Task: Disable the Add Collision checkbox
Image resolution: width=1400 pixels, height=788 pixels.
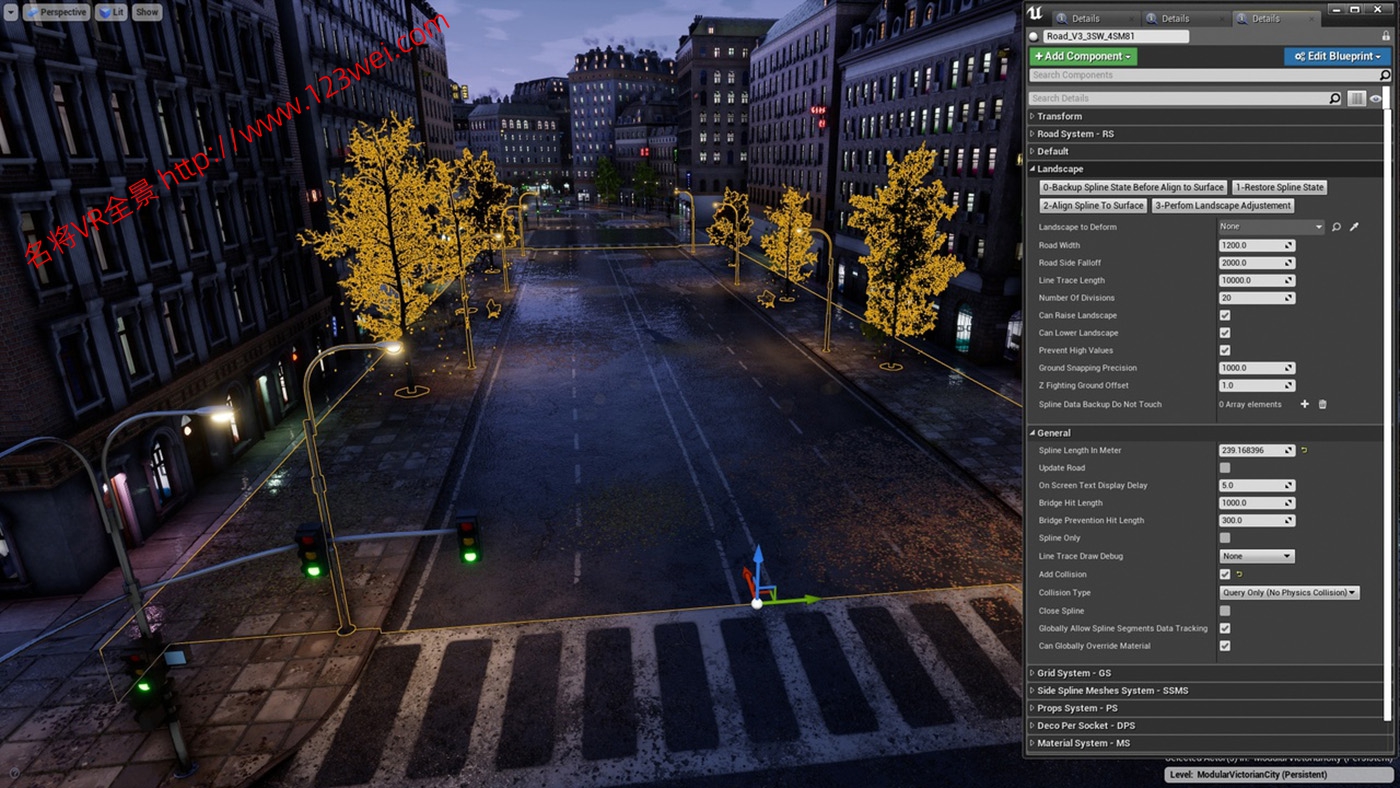Action: [1225, 574]
